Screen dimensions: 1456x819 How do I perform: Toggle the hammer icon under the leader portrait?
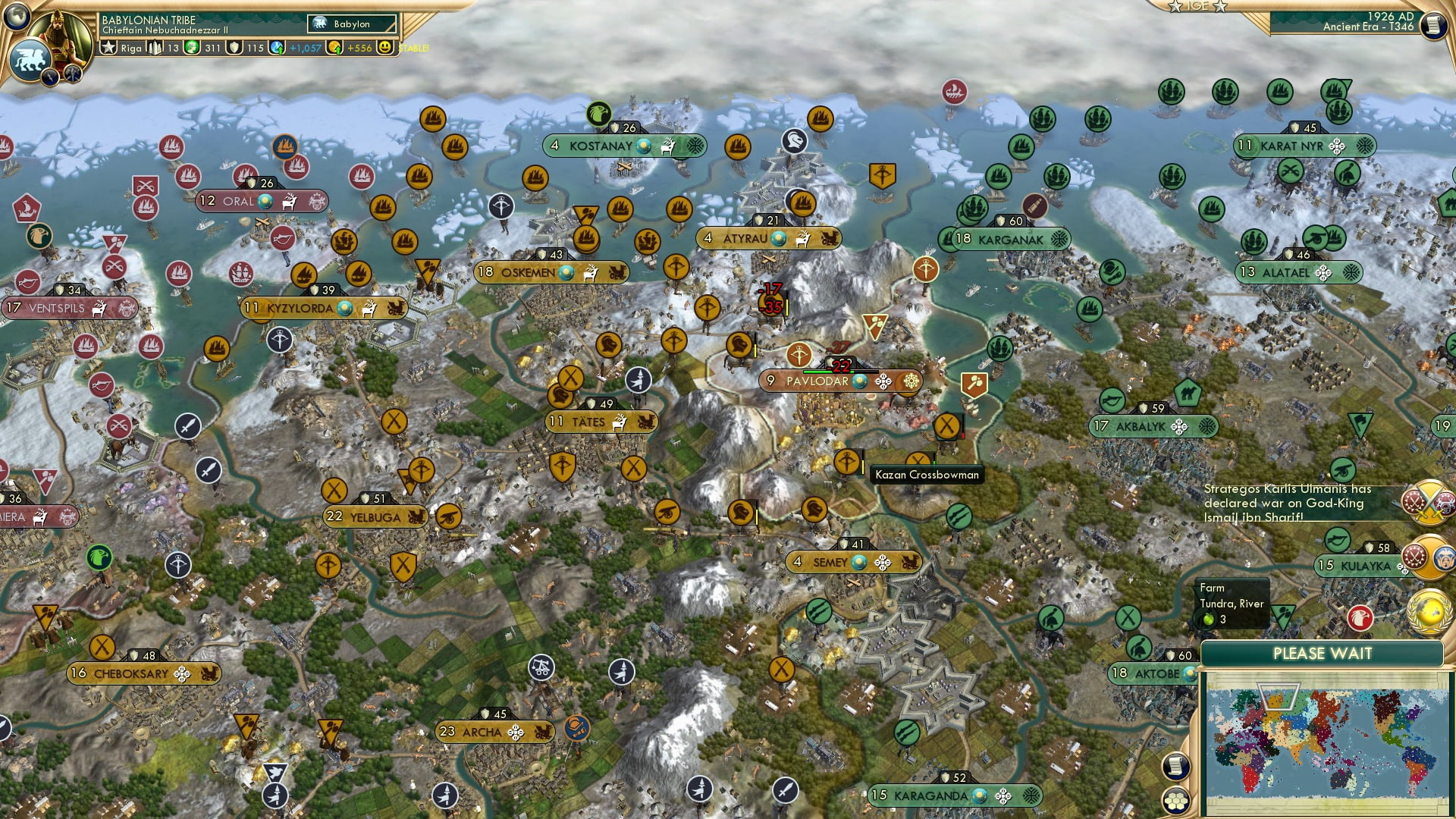(x=71, y=74)
